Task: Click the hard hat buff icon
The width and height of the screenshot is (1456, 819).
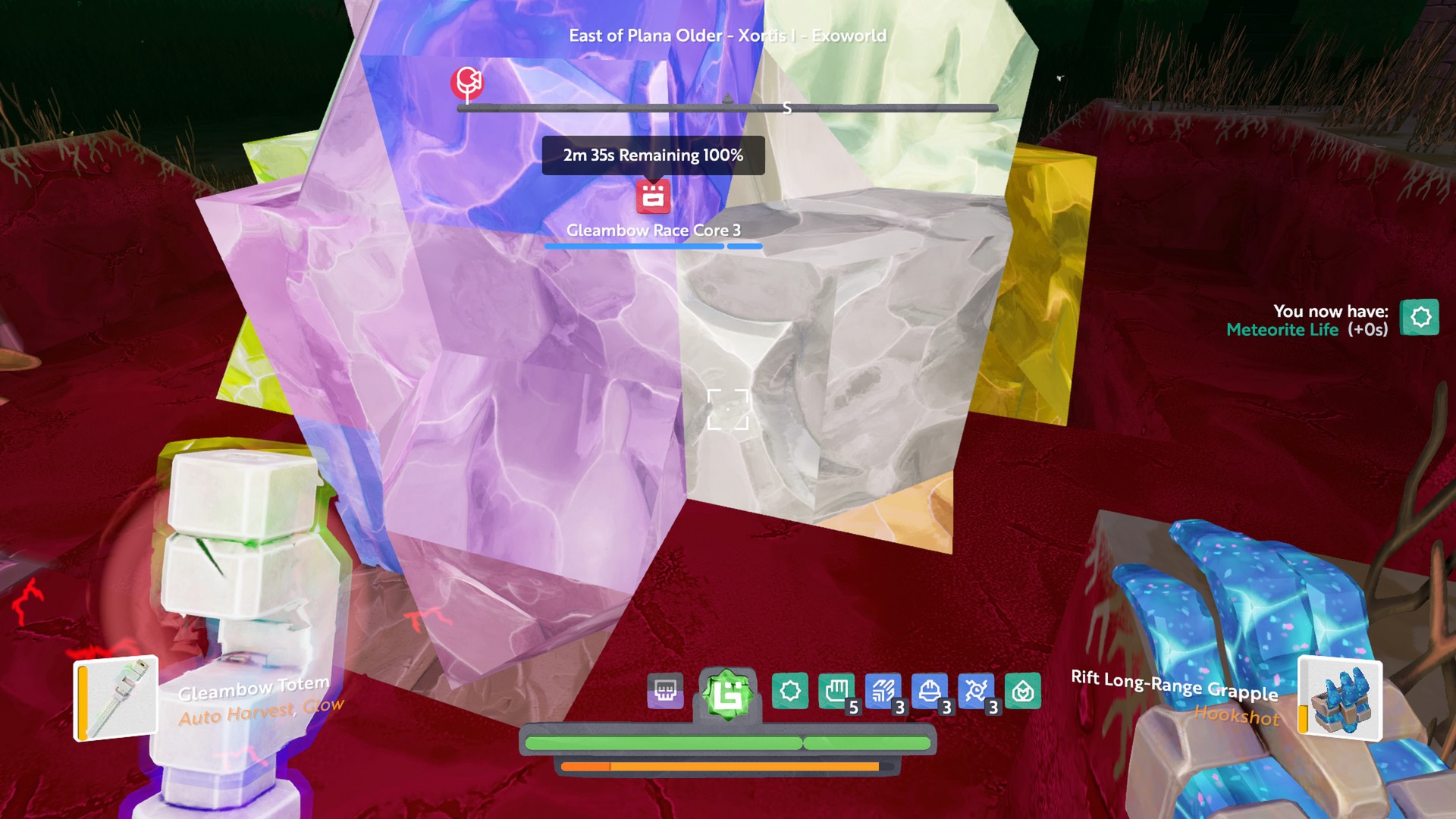Action: click(930, 691)
